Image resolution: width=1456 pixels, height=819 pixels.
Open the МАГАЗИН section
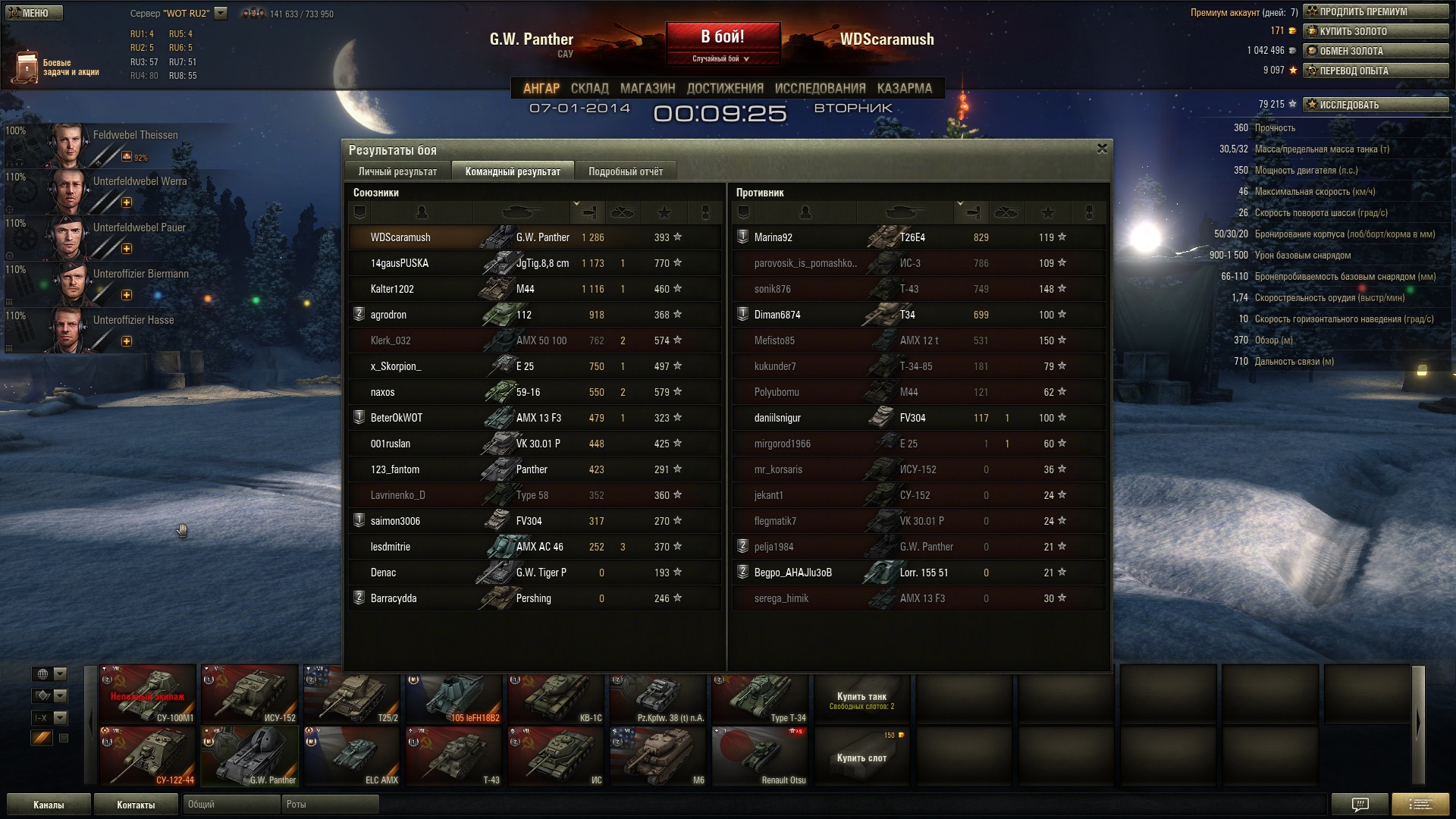pyautogui.click(x=647, y=88)
